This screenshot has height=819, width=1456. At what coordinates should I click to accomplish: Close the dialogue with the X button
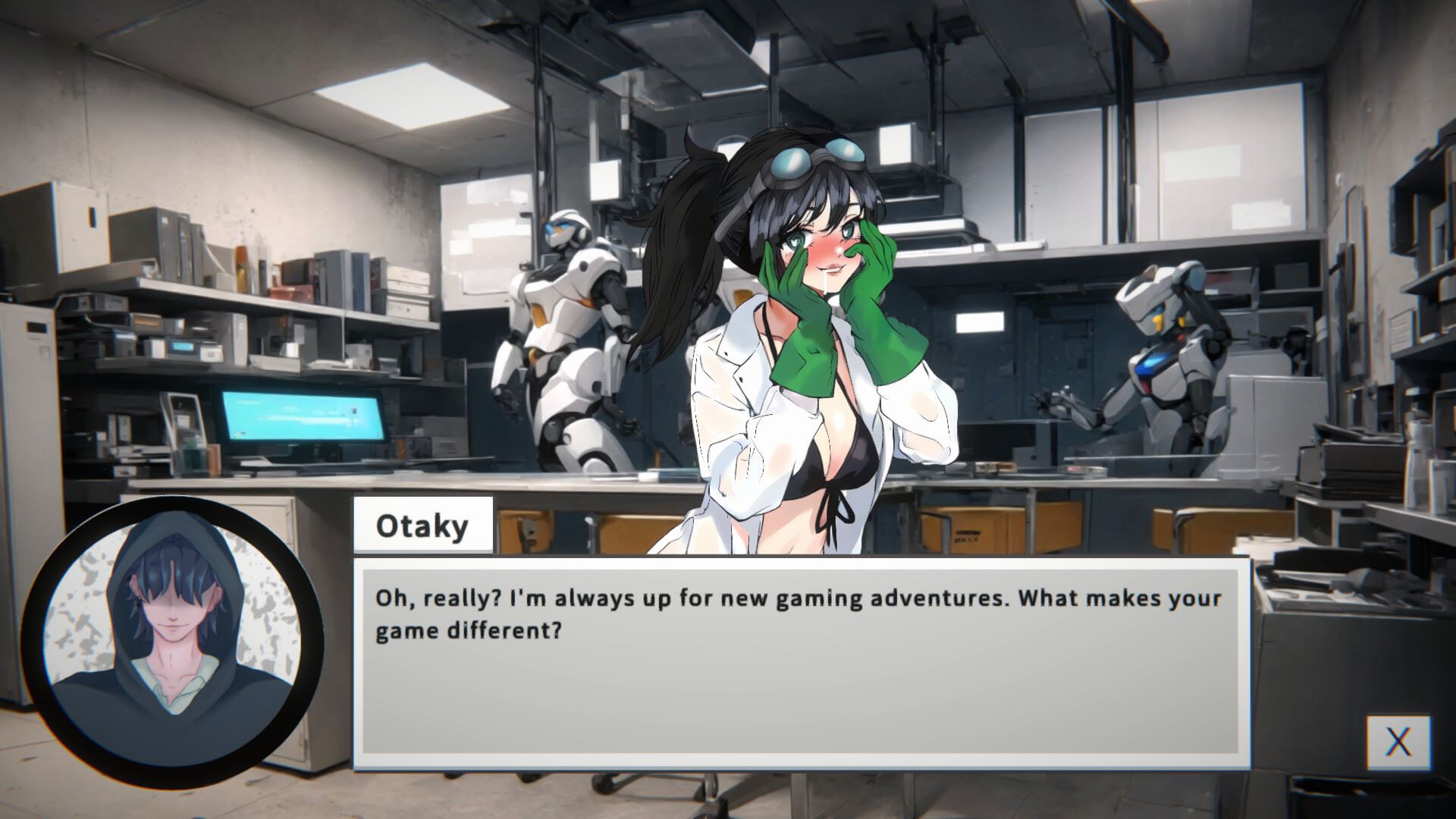pos(1398,742)
